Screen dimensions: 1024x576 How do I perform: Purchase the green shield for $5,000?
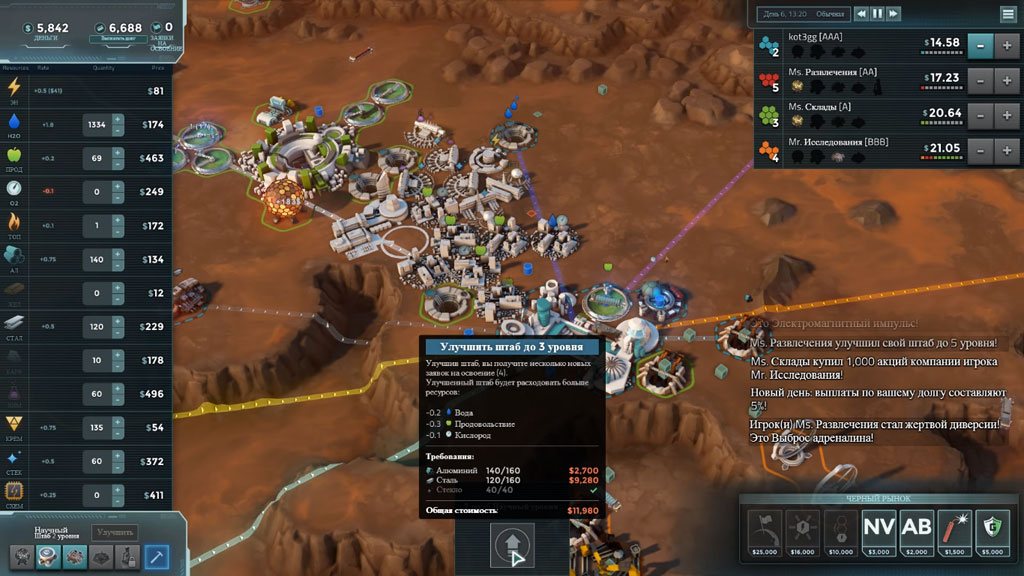pyautogui.click(x=992, y=527)
